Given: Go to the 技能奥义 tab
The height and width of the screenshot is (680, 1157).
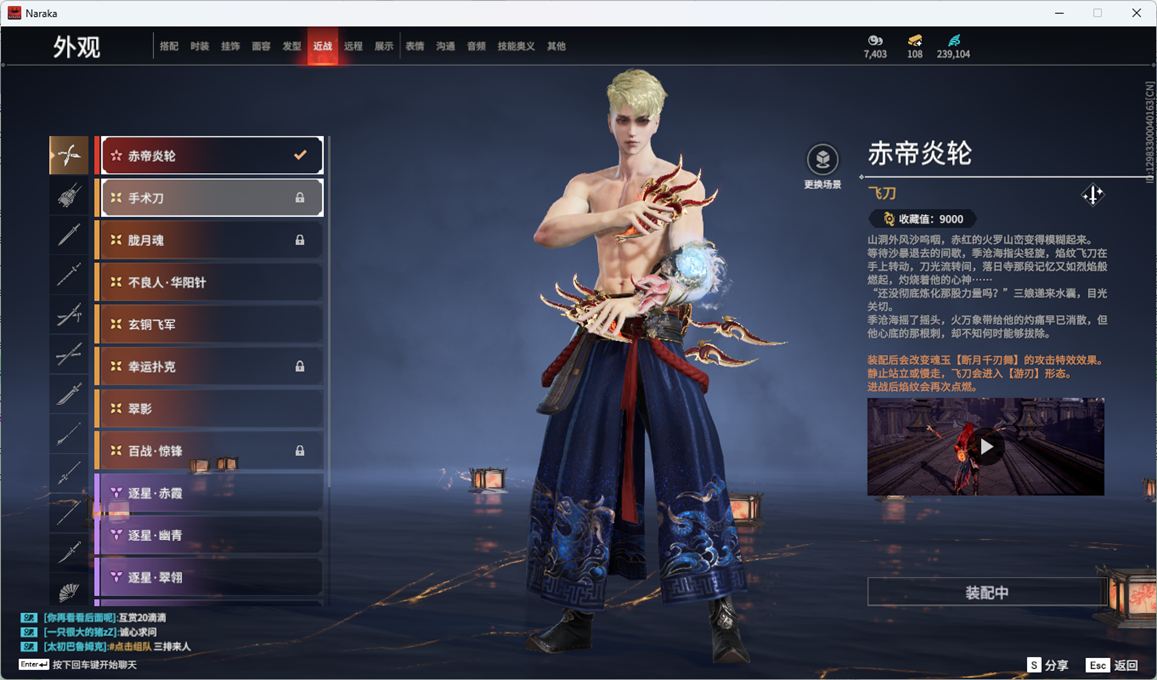Looking at the screenshot, I should [x=516, y=46].
